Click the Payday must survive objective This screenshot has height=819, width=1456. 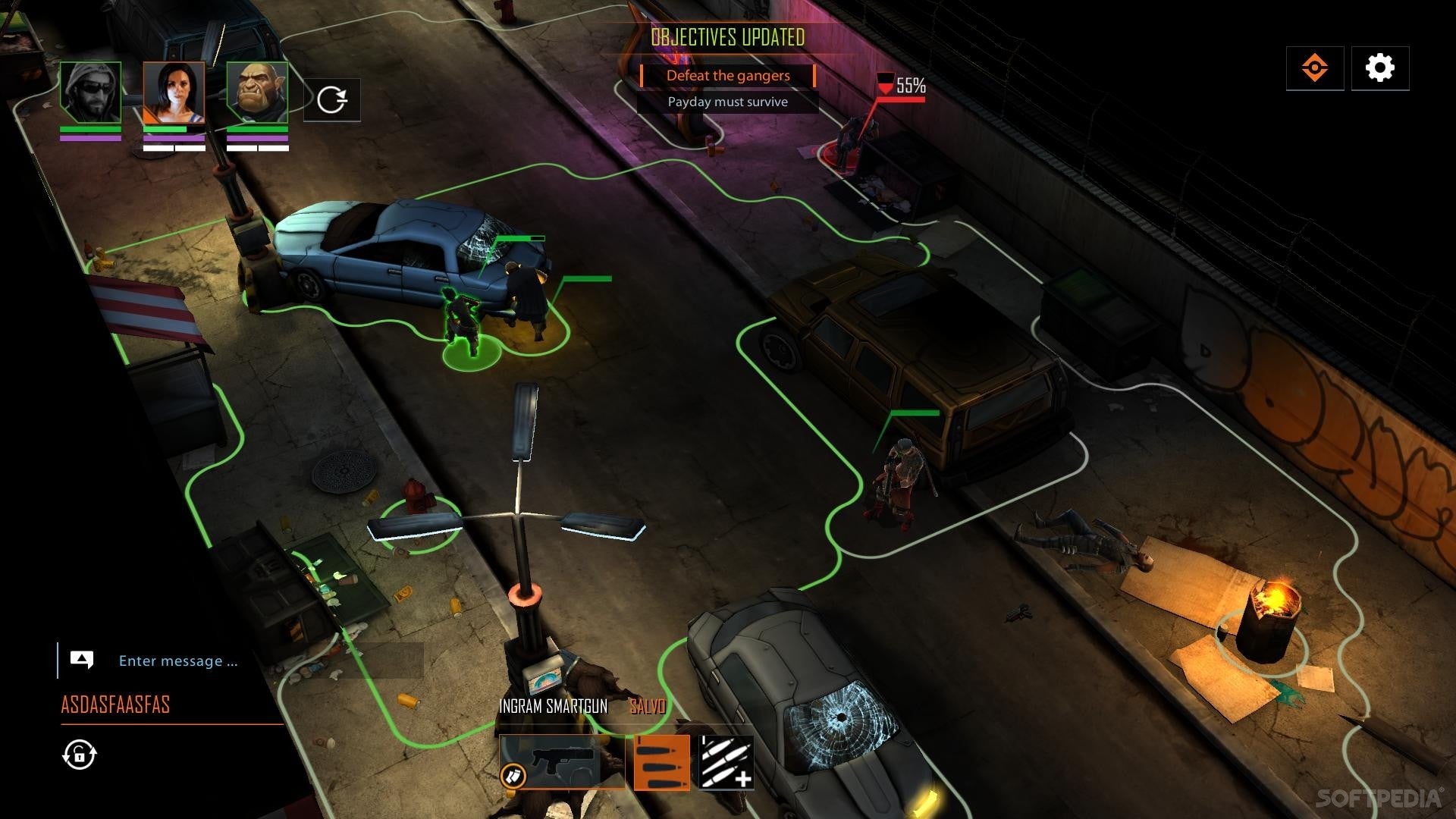pyautogui.click(x=728, y=102)
